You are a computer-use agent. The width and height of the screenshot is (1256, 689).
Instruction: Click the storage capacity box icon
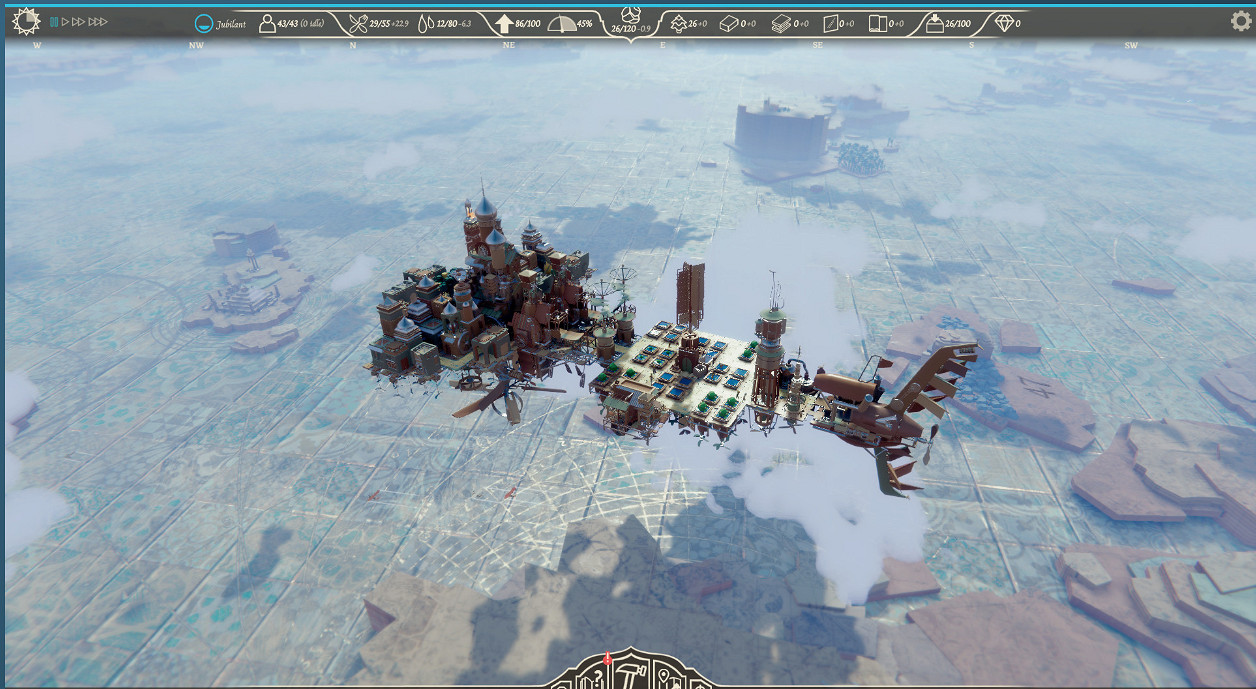pos(935,23)
